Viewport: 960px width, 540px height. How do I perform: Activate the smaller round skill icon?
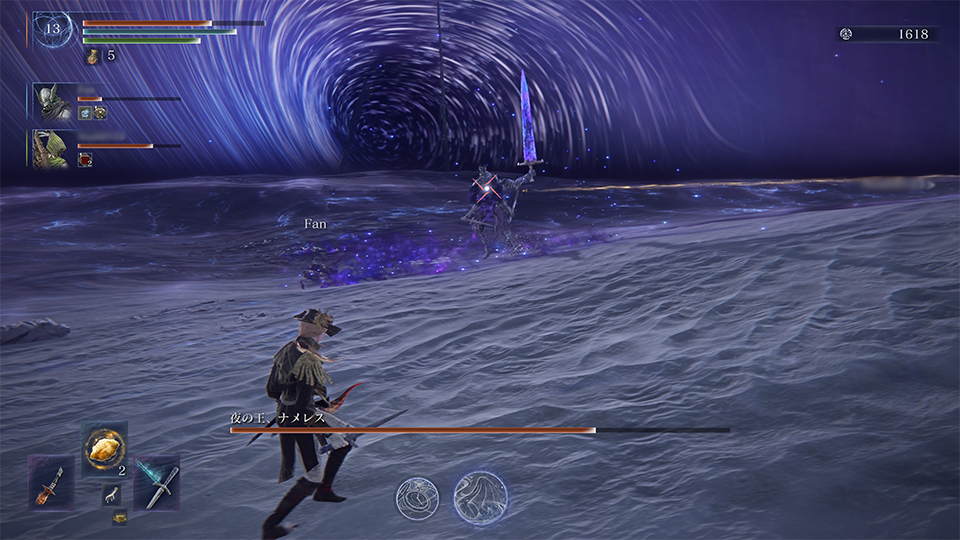(417, 497)
